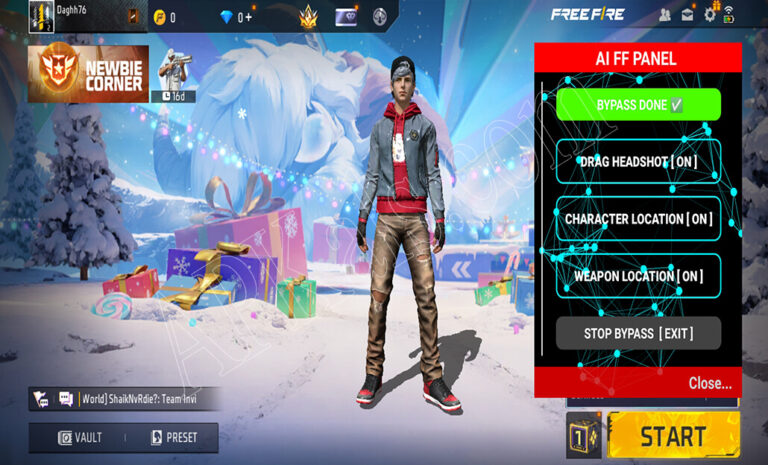Viewport: 768px width, 465px height.
Task: Toggle the Weapon Location option
Action: pos(638,275)
